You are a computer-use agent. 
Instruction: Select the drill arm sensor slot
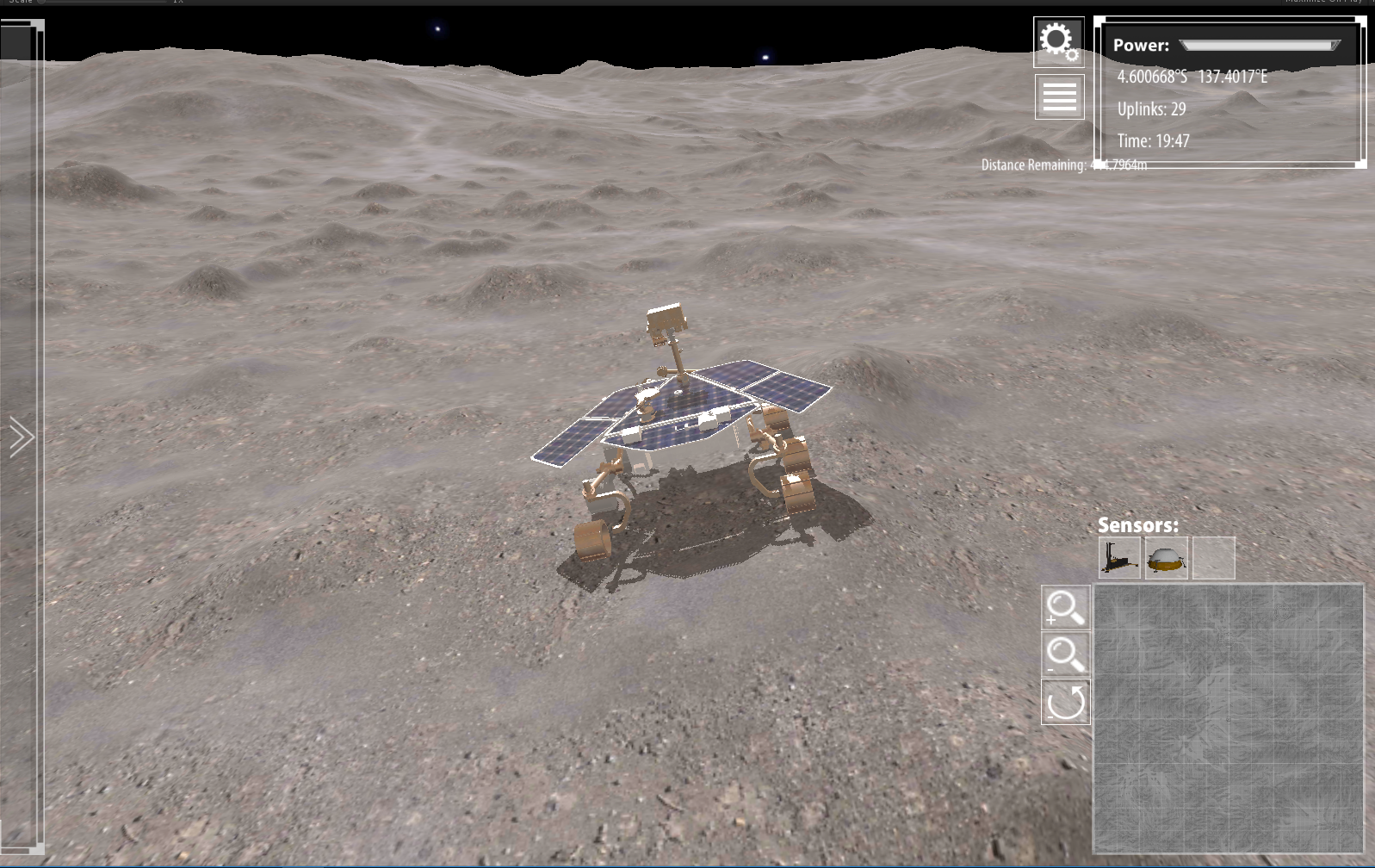1119,558
